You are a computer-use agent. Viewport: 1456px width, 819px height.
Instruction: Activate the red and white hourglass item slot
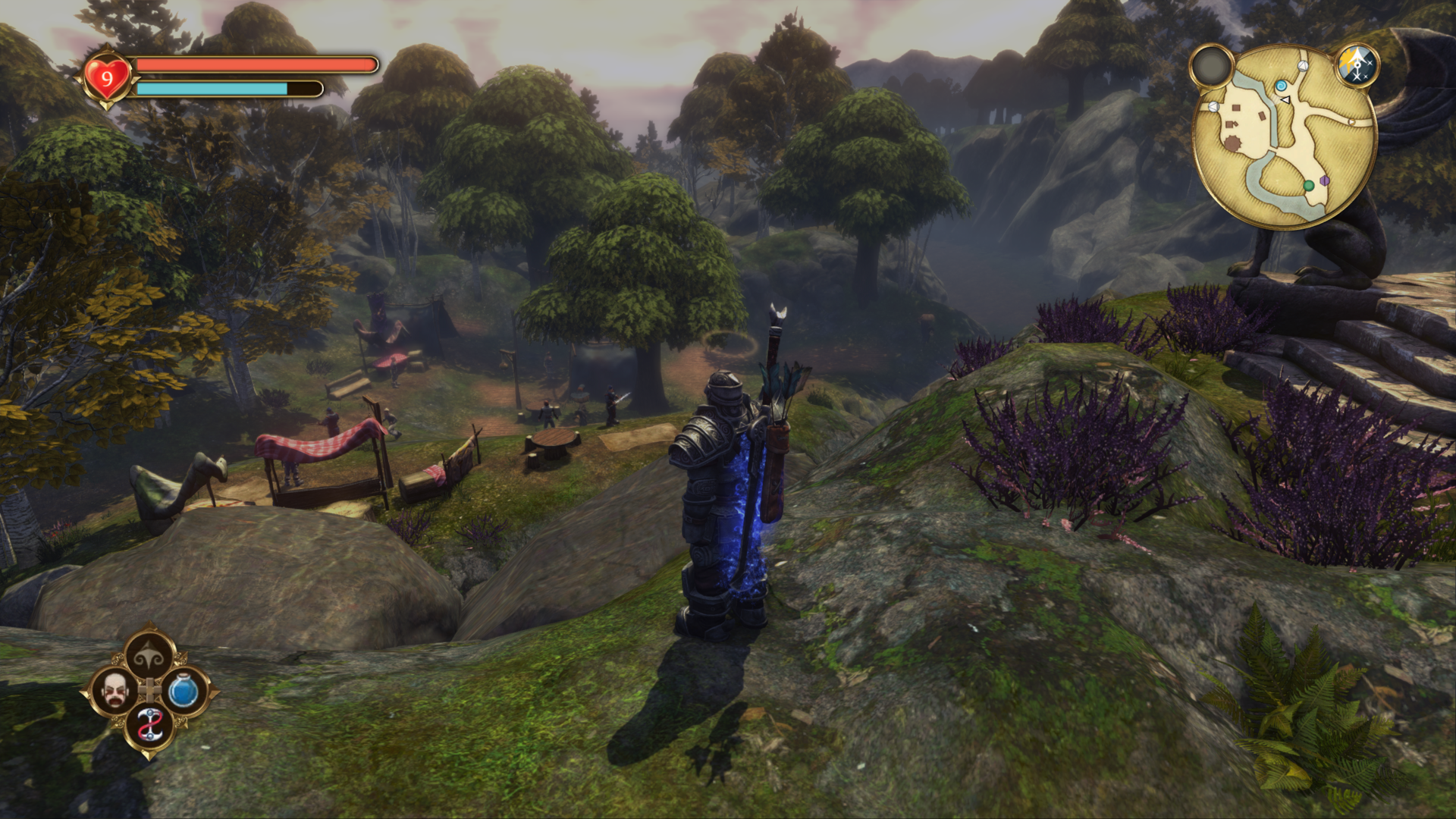coord(149,726)
